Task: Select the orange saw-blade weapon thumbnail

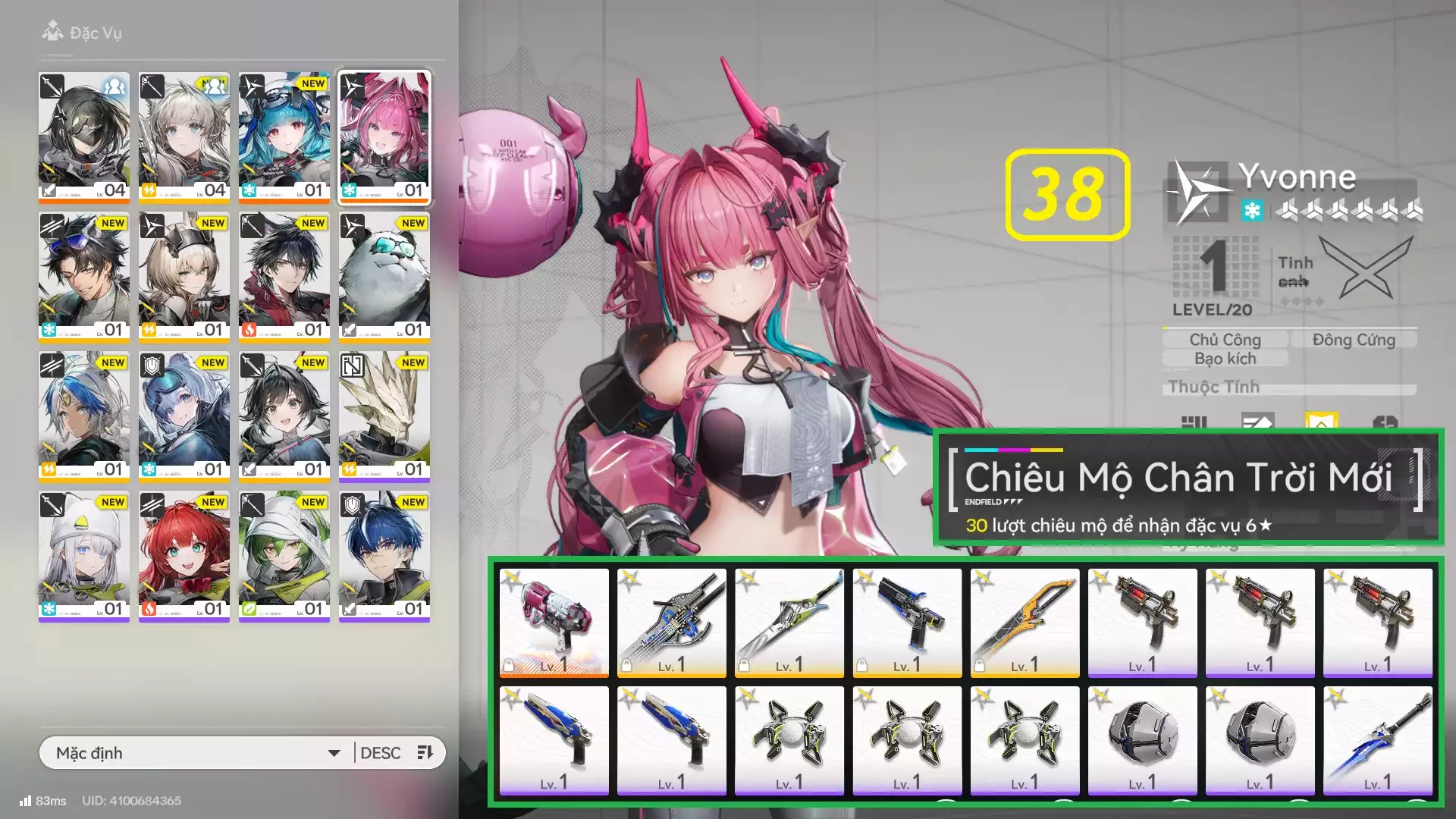Action: [1025, 622]
